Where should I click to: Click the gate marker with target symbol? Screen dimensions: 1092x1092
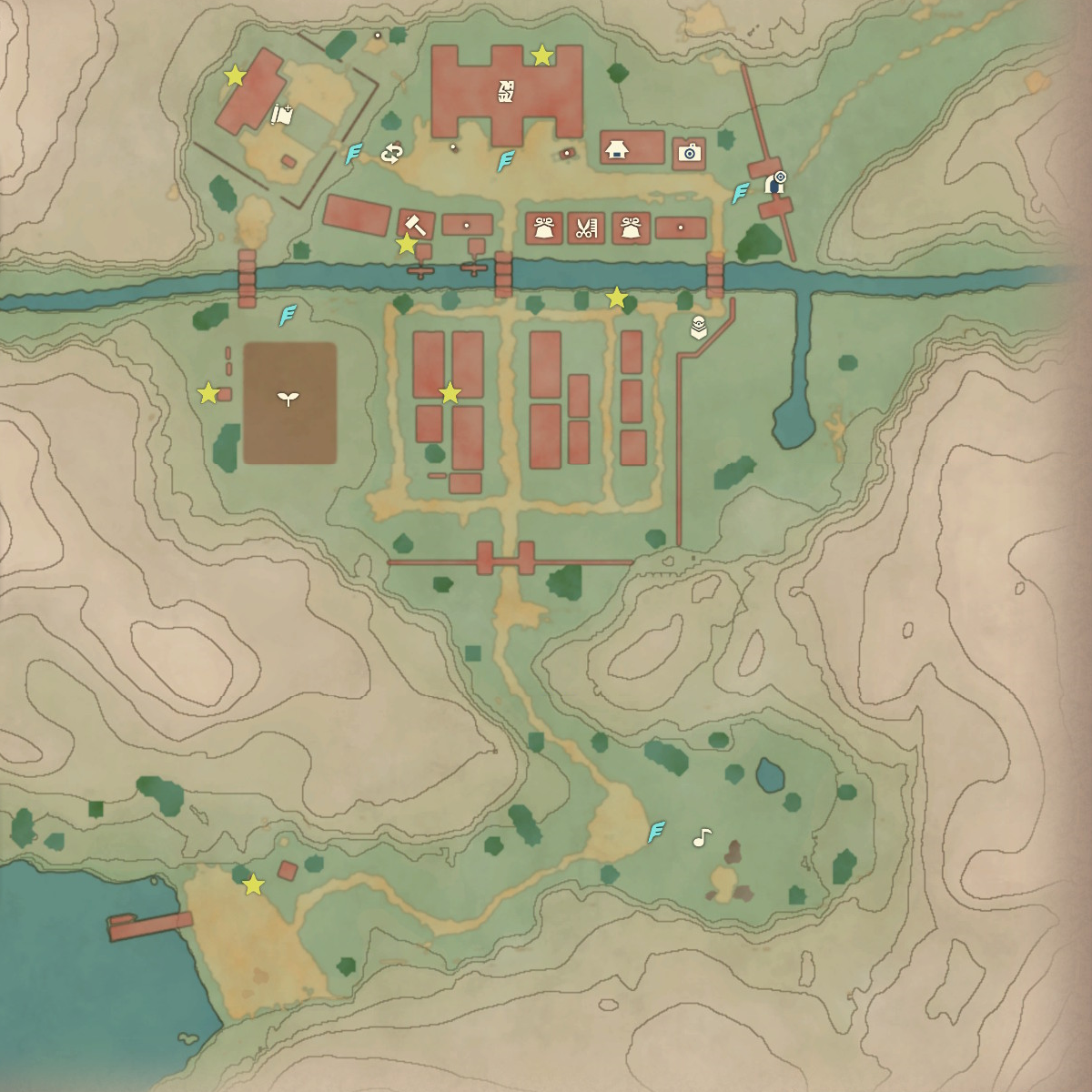776,182
